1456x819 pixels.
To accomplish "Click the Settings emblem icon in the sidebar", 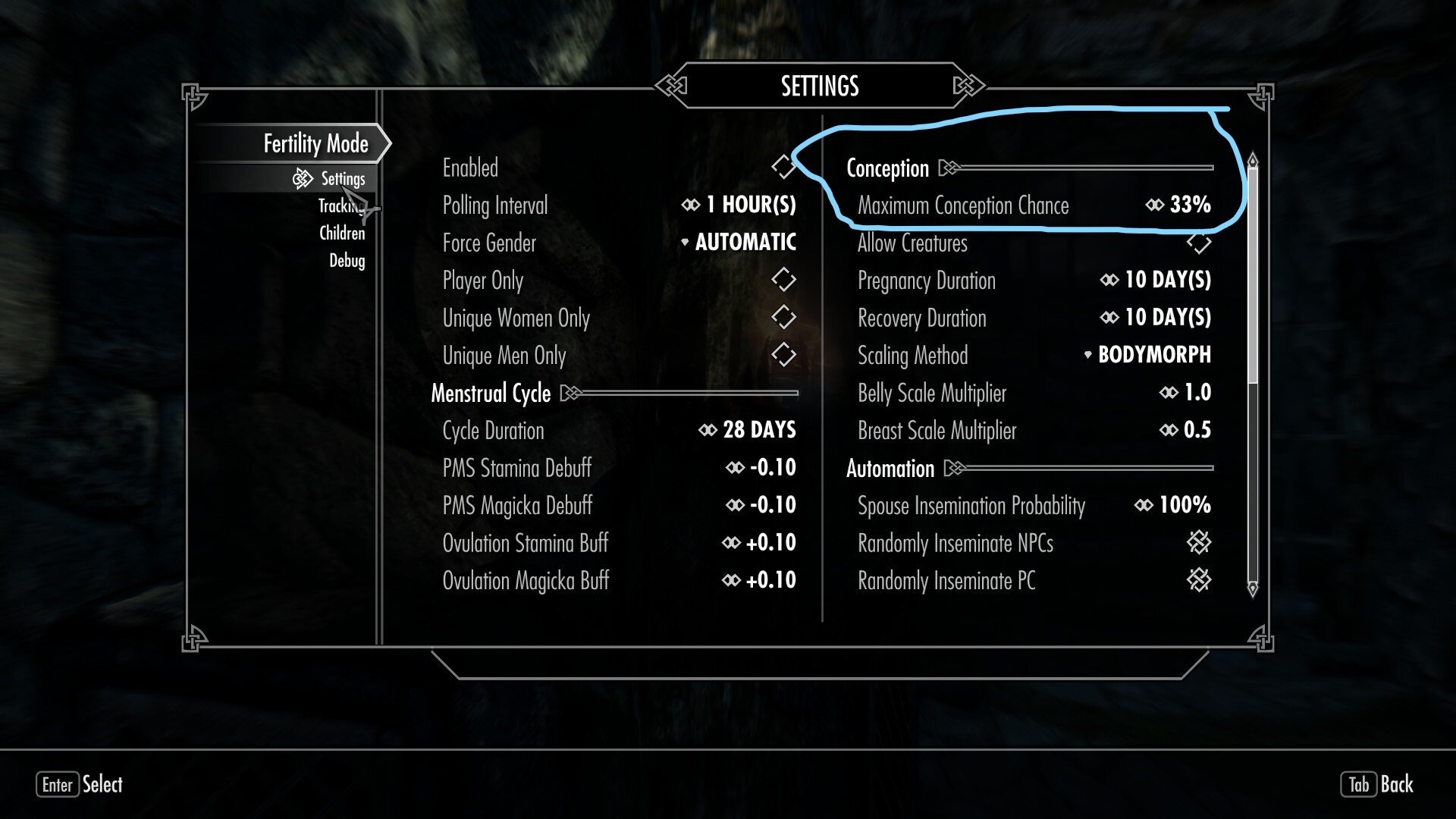I will coord(303,180).
